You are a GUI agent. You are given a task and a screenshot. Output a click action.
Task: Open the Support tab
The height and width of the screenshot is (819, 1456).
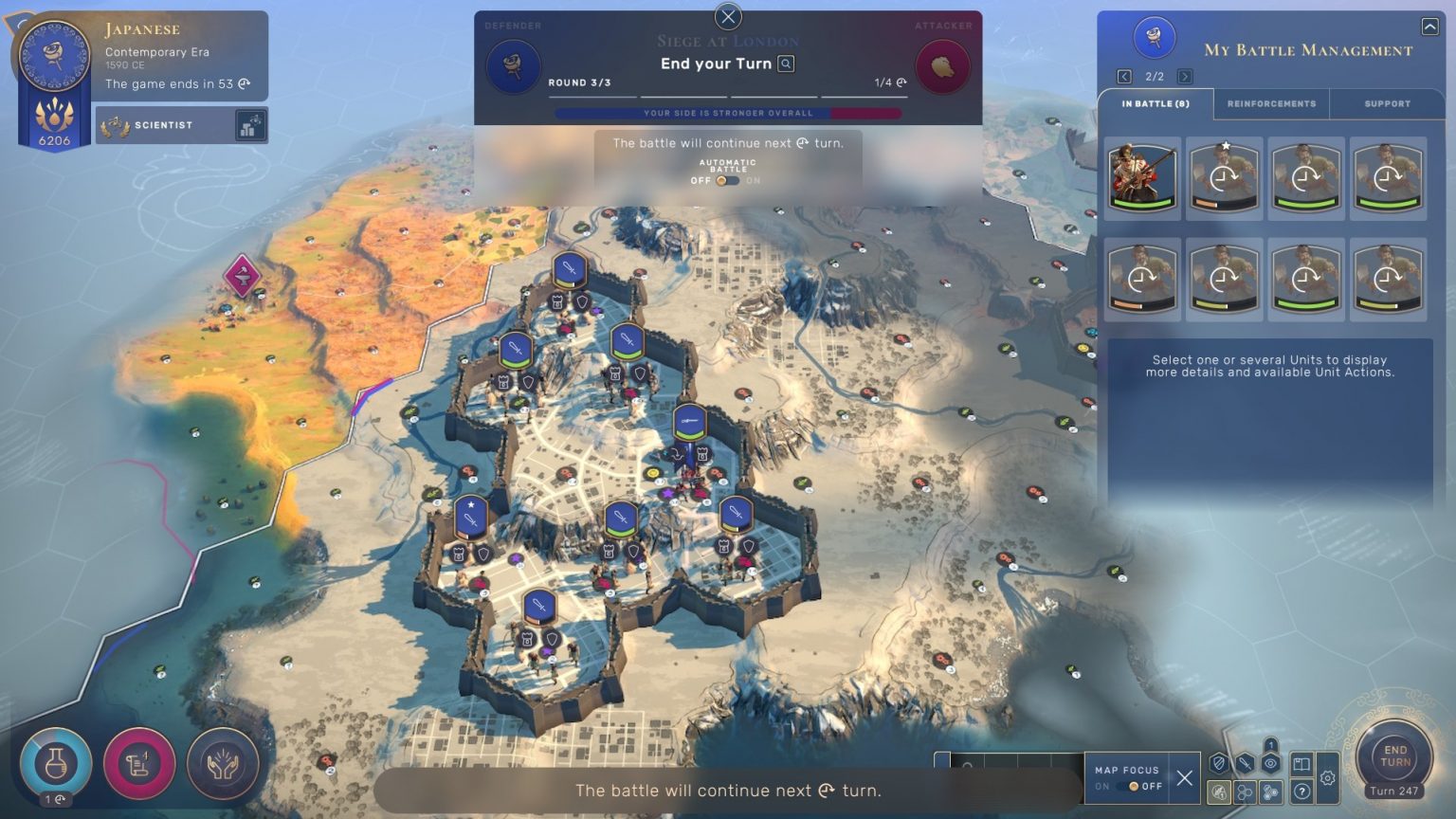pos(1386,104)
